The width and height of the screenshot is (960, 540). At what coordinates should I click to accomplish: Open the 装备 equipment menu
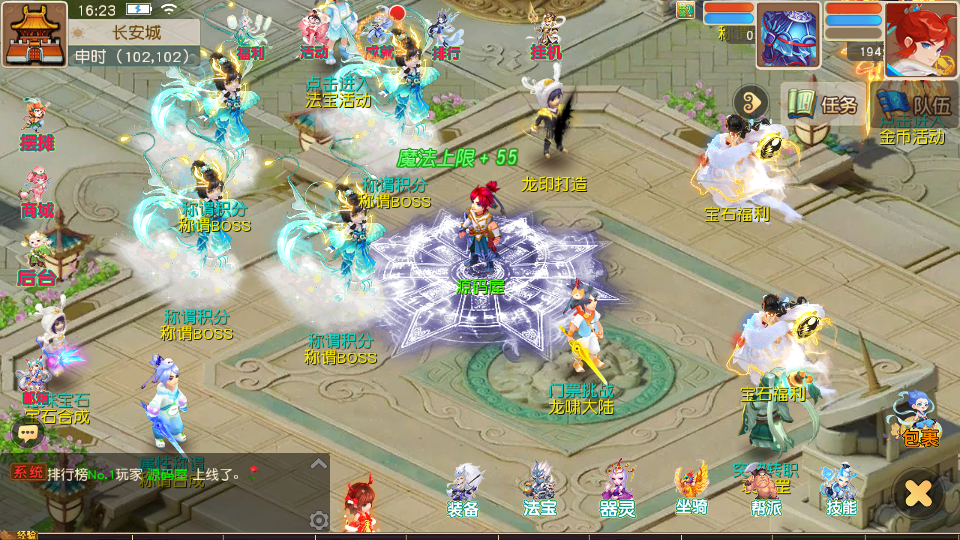point(463,490)
